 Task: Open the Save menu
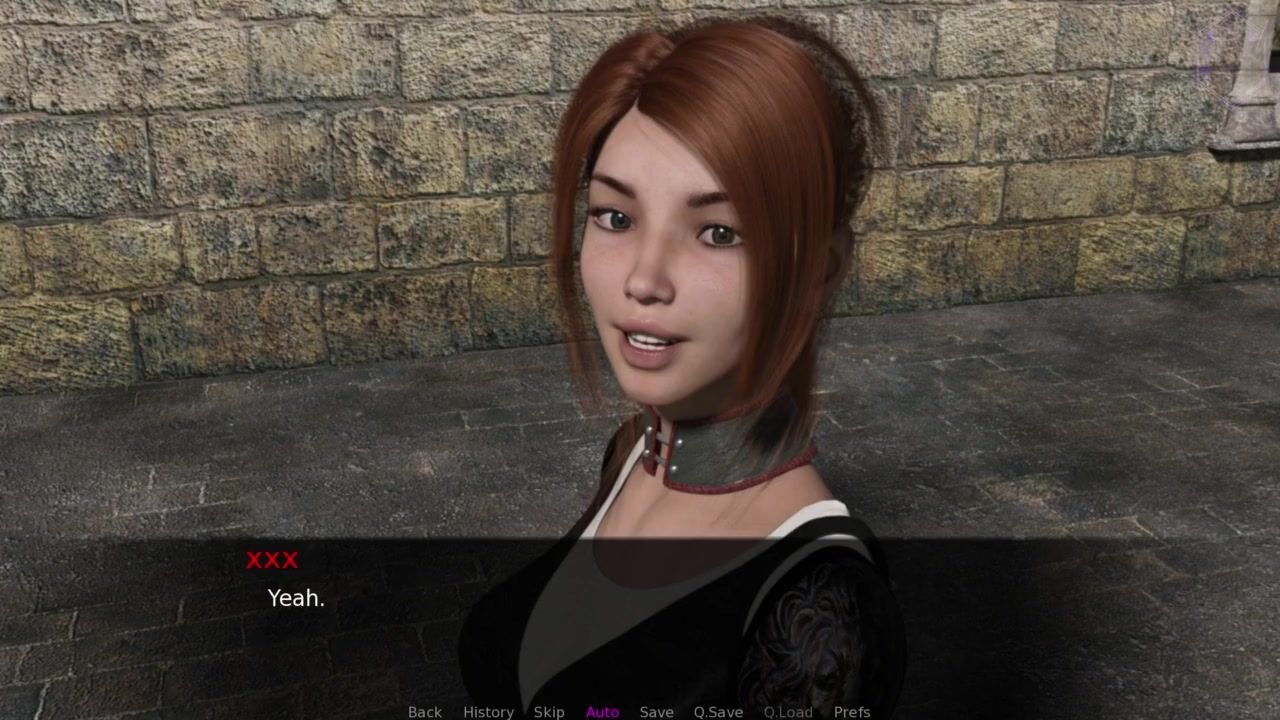tap(656, 711)
